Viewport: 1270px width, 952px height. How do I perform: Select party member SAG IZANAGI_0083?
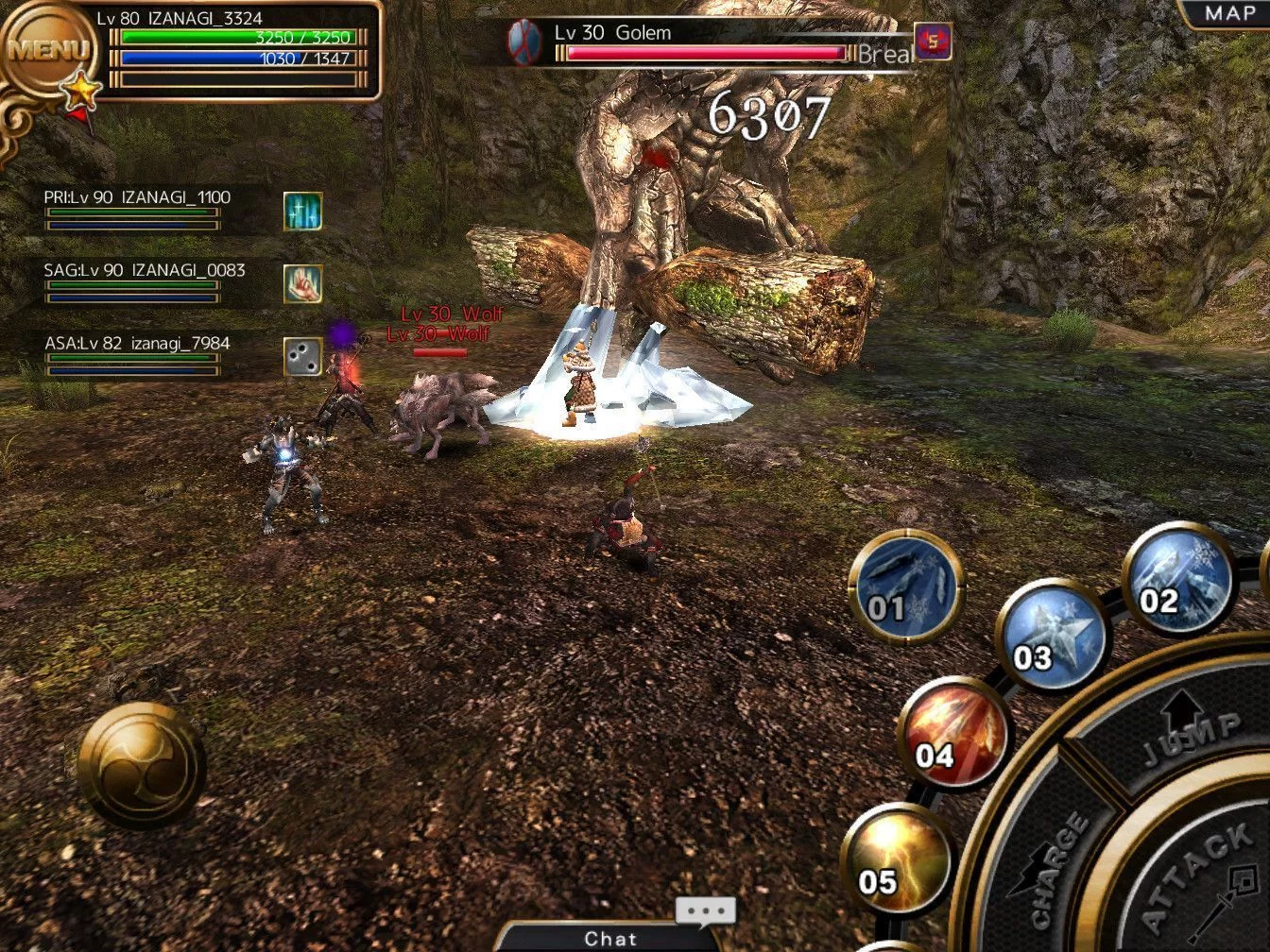tap(142, 281)
